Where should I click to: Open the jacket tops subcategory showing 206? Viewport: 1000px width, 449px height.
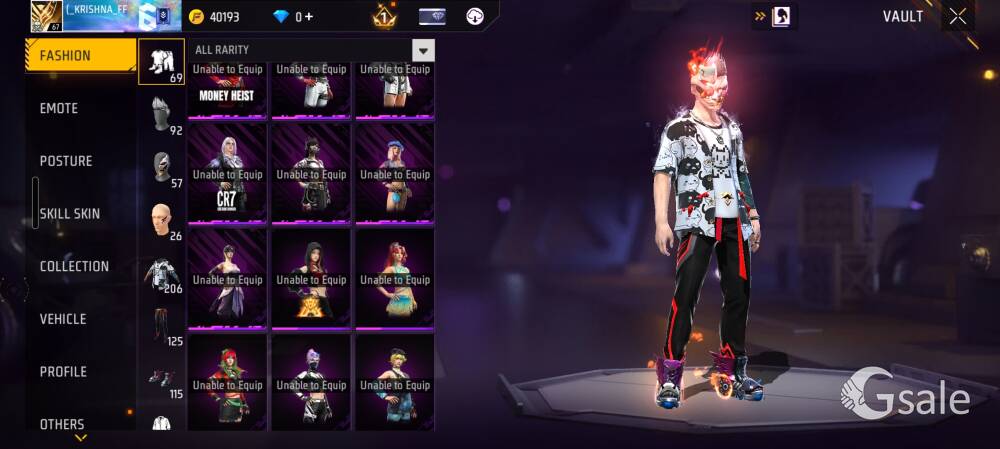pos(161,273)
